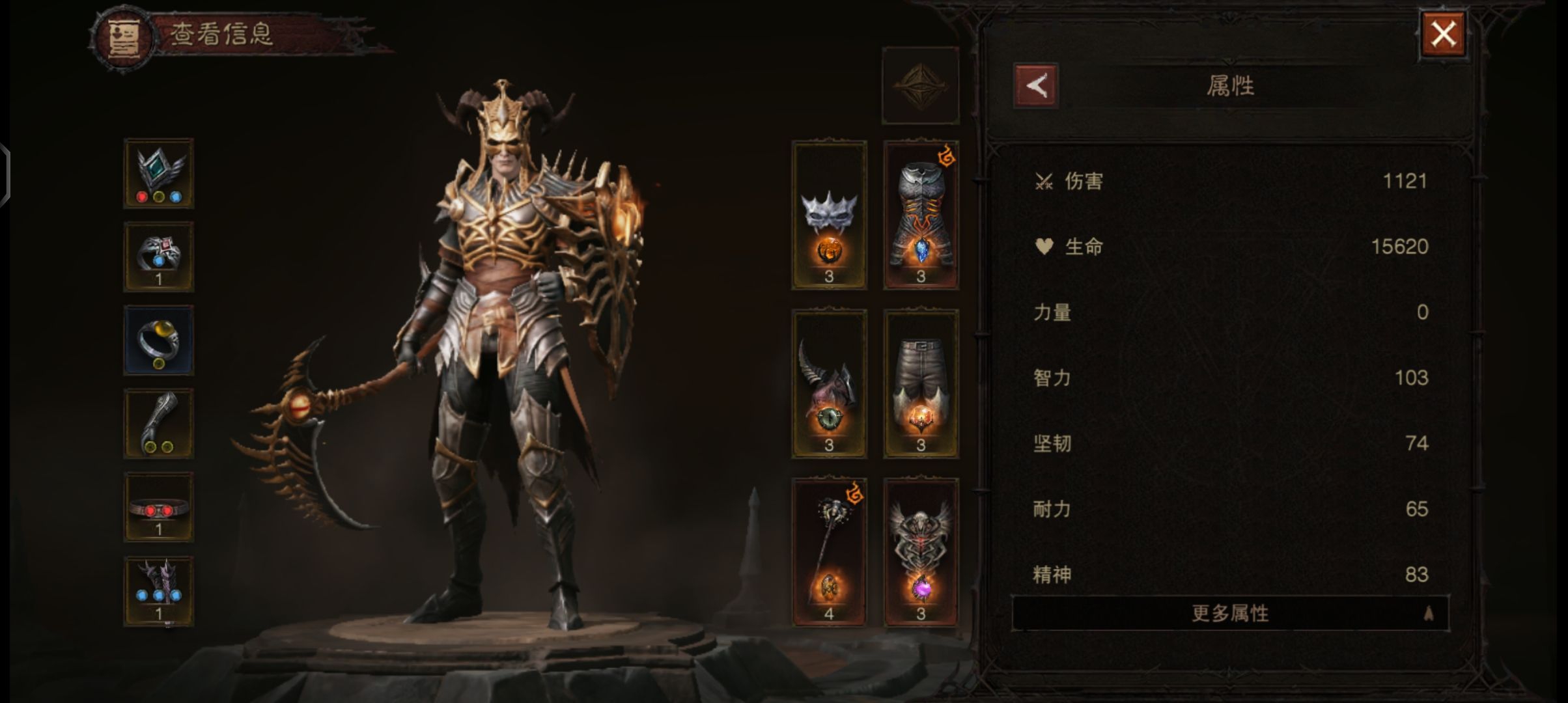The image size is (1568, 703).
Task: Select the winged skull off-hand slot
Action: coord(921,553)
